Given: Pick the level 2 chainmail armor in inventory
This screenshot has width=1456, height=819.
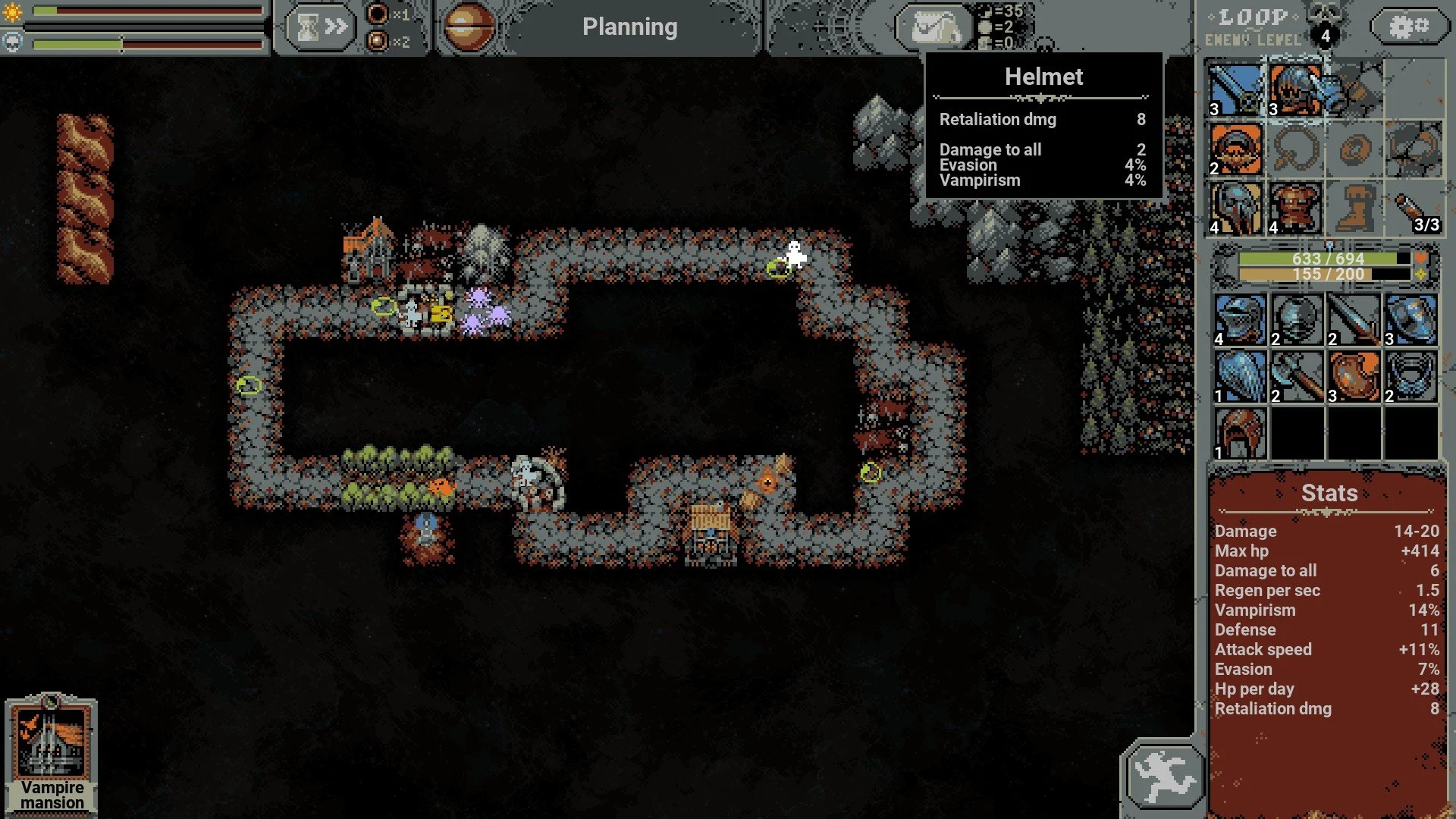Looking at the screenshot, I should [1410, 376].
